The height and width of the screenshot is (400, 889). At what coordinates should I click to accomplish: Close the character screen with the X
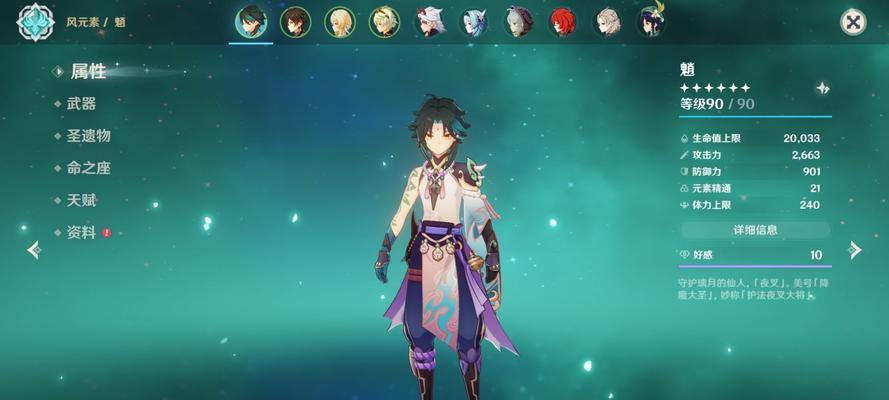click(853, 22)
